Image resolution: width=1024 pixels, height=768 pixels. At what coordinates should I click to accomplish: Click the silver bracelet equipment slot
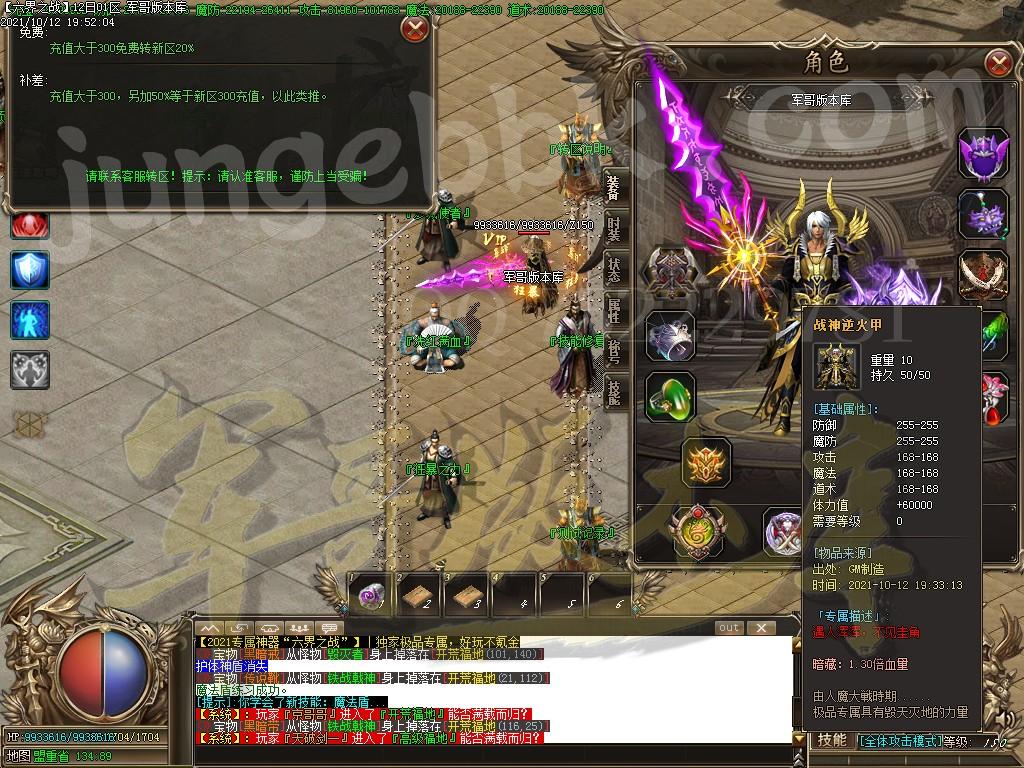point(670,336)
